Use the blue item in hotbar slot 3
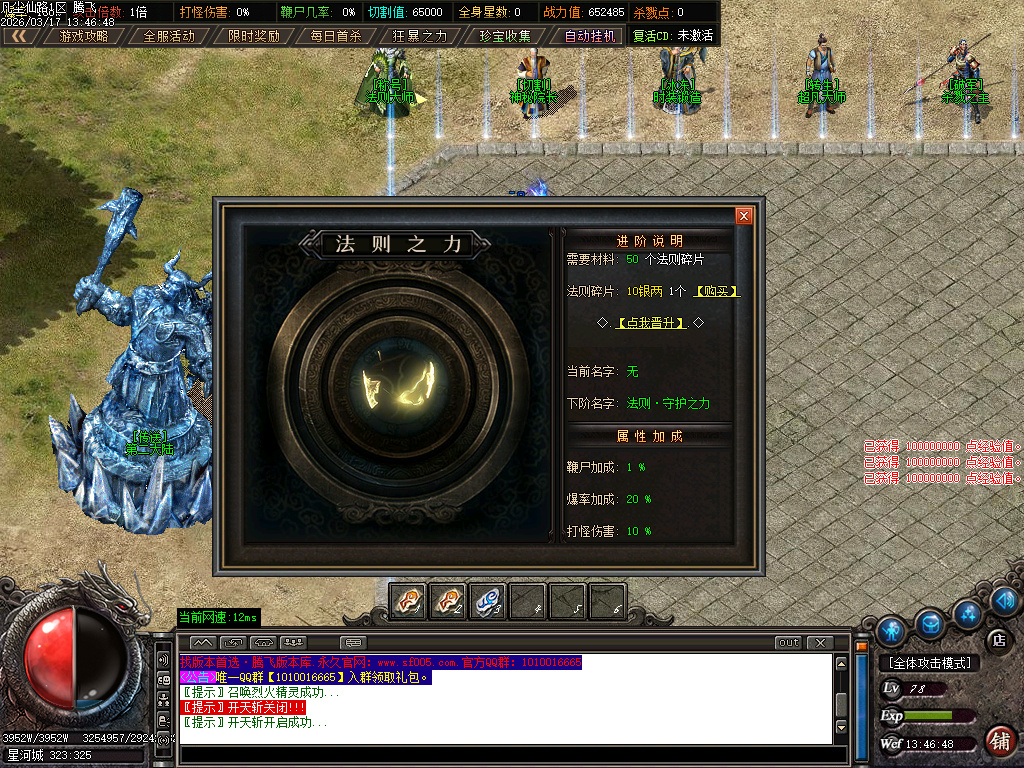 (487, 601)
